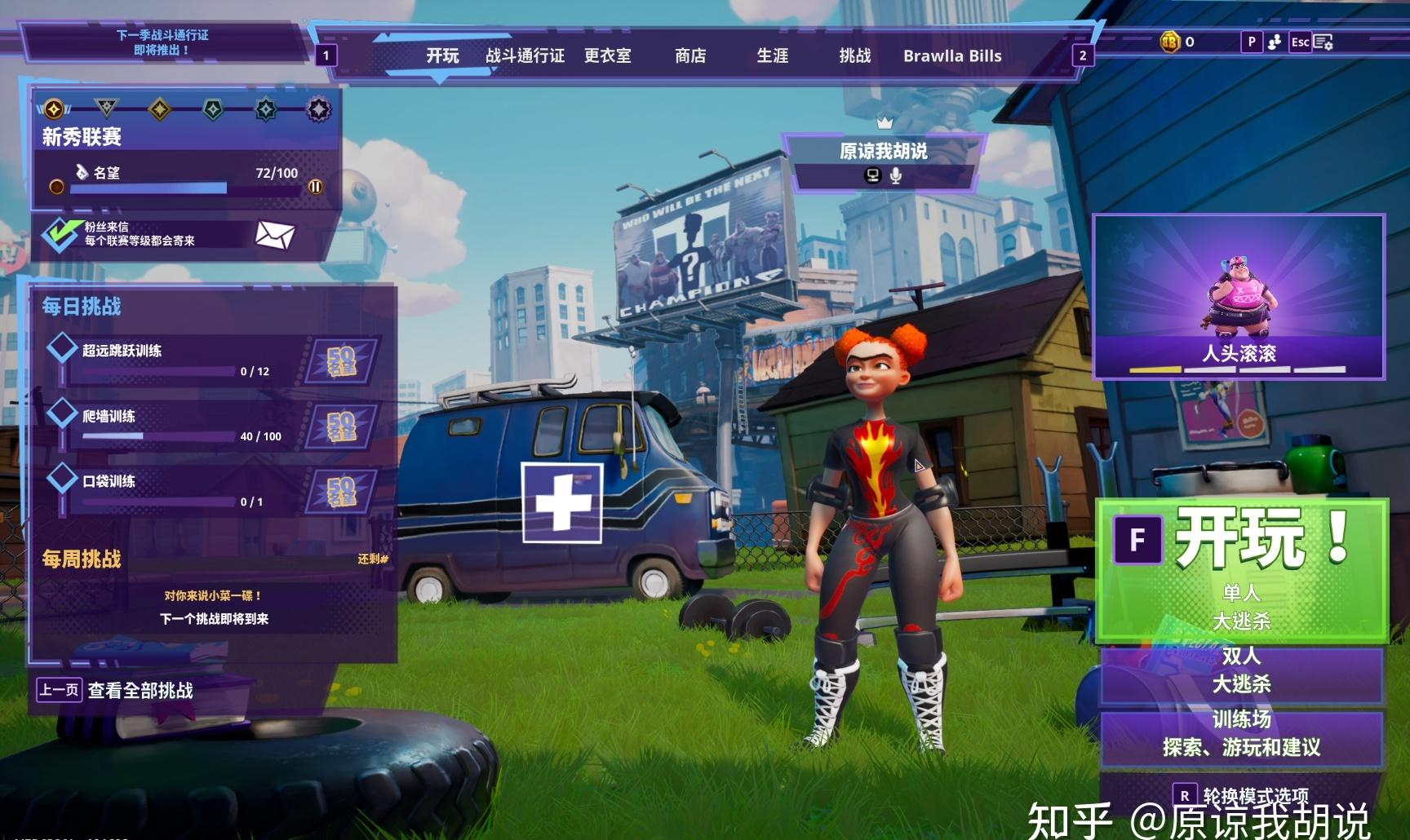Open the Brawlla Bills tab

pos(951,55)
